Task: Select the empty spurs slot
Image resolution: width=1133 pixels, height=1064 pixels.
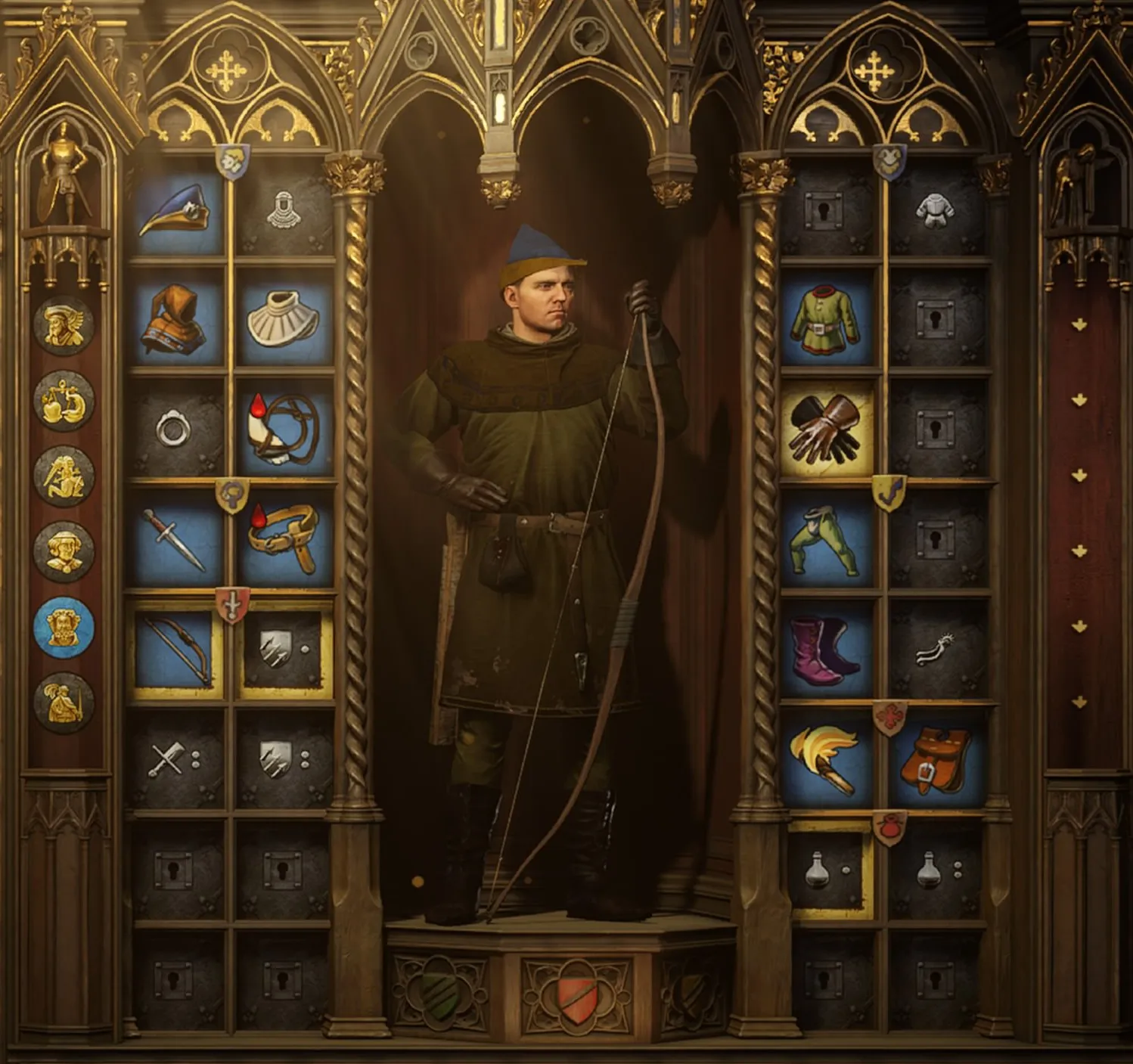Action: click(x=936, y=649)
